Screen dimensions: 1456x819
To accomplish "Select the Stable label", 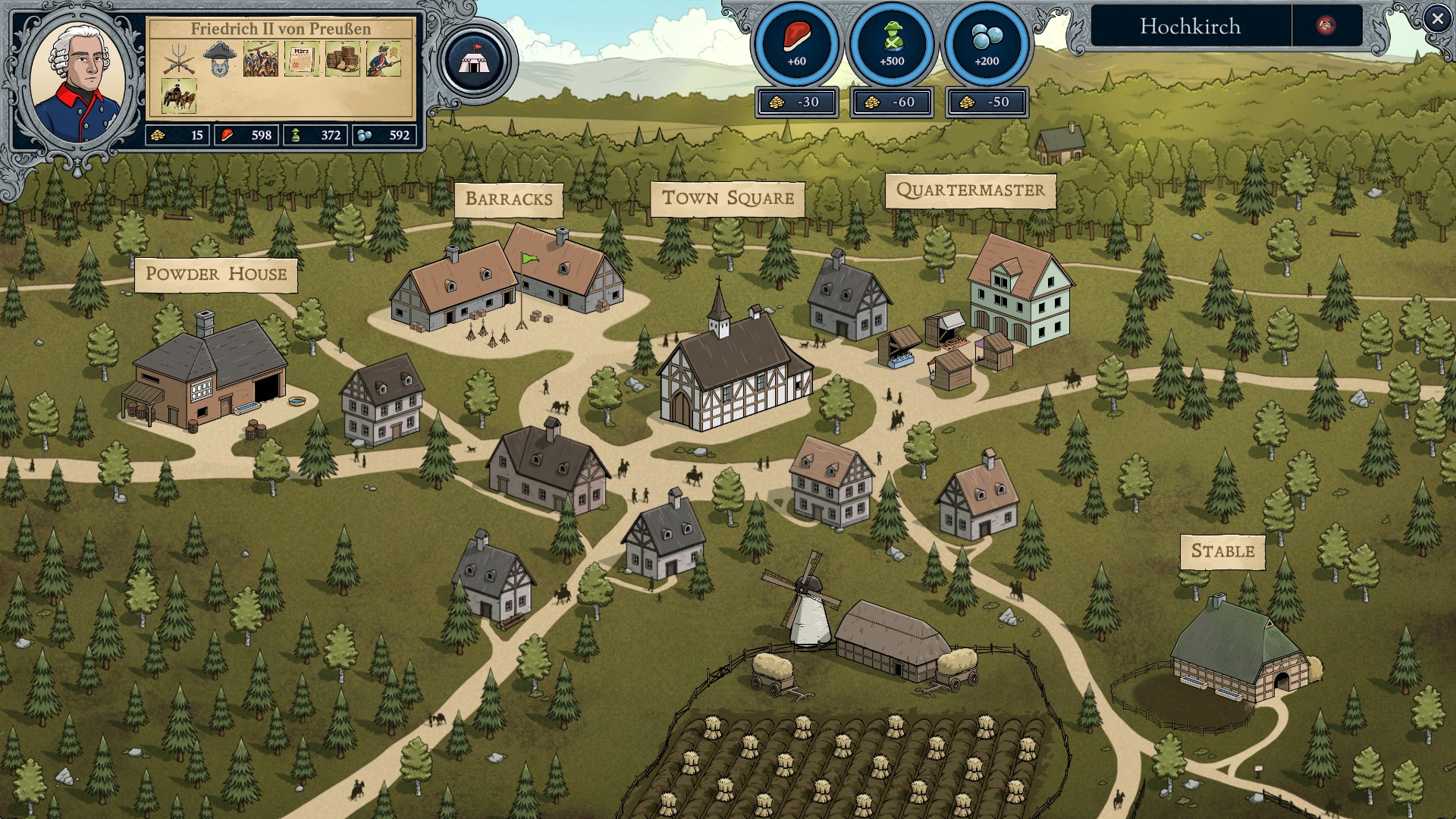I will [x=1222, y=551].
